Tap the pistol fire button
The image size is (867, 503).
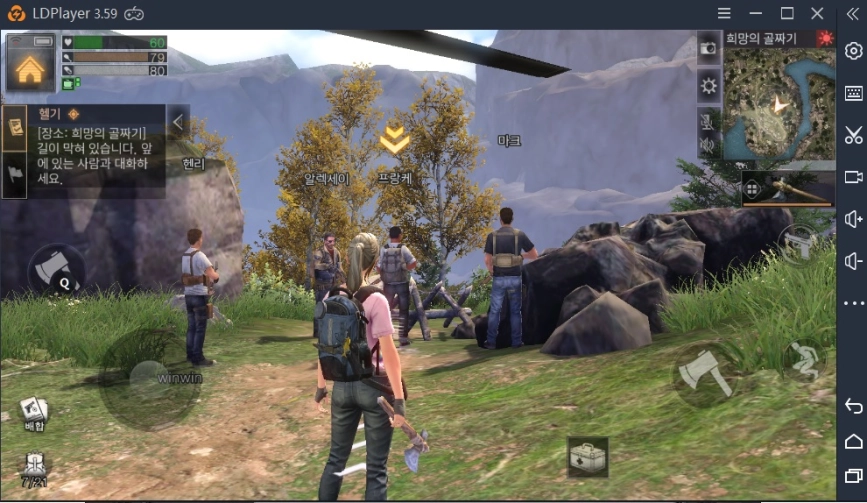coord(799,242)
